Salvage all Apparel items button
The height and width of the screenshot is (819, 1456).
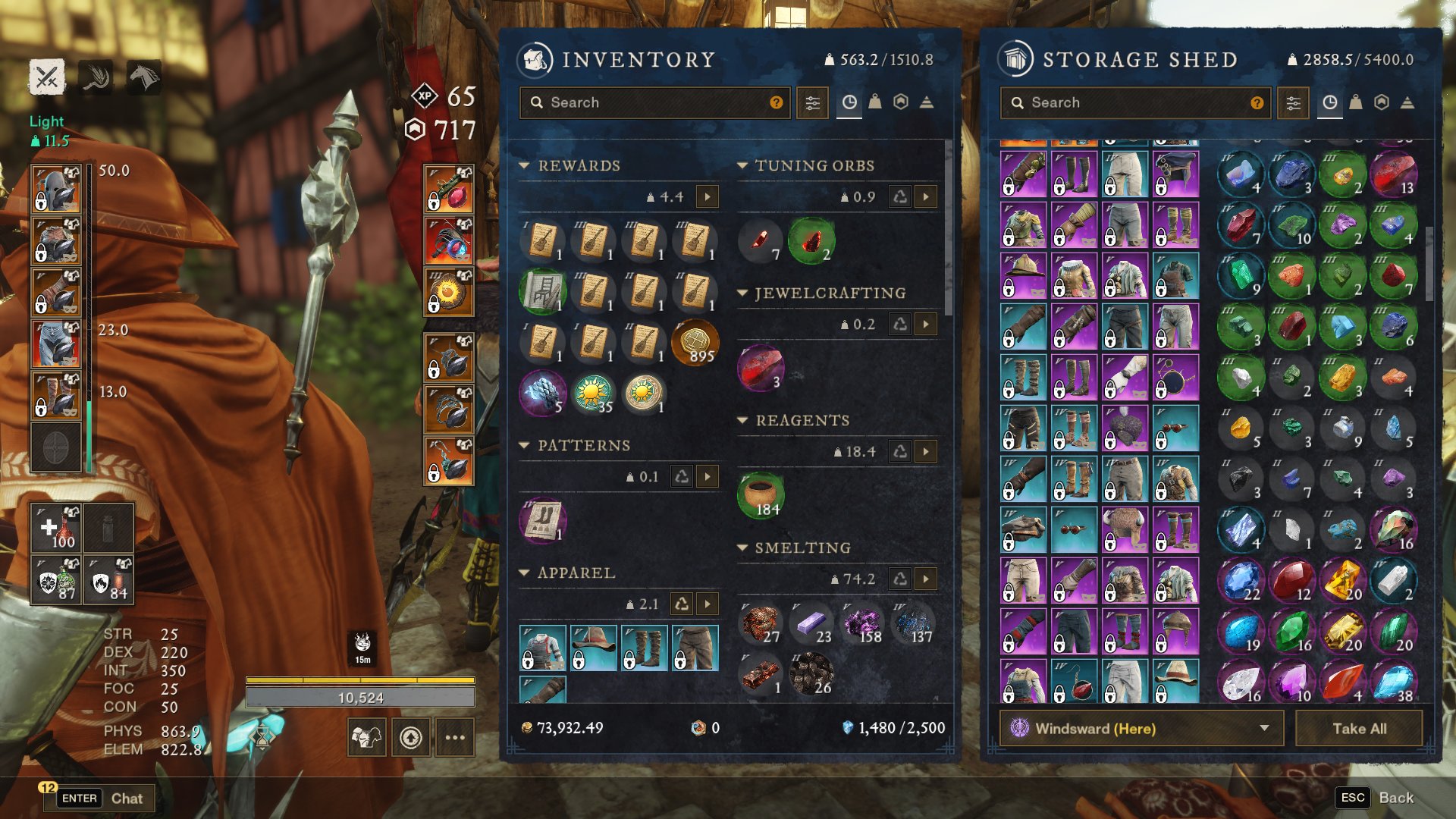pyautogui.click(x=682, y=604)
